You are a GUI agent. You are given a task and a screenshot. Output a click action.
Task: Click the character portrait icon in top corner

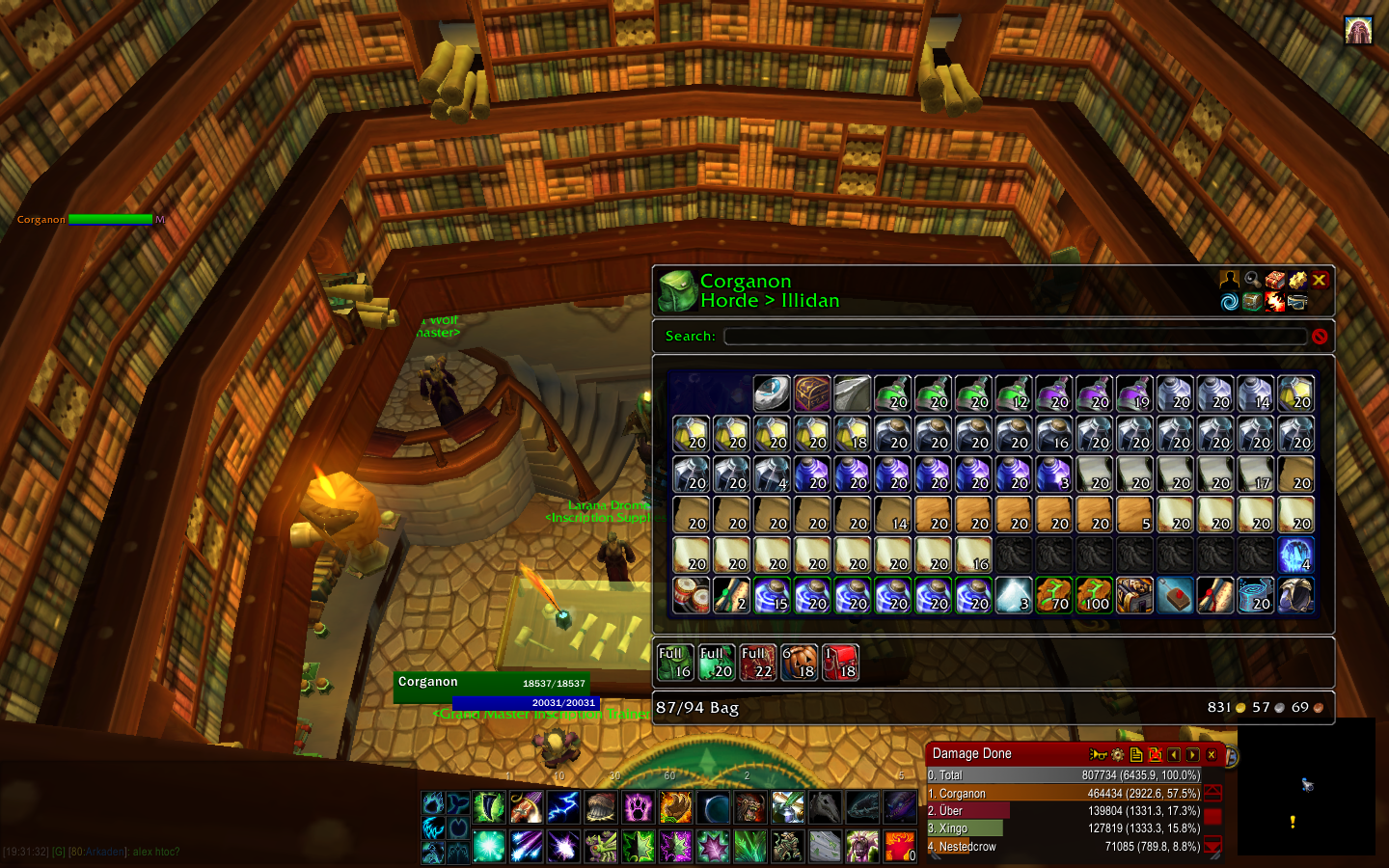(x=1358, y=31)
